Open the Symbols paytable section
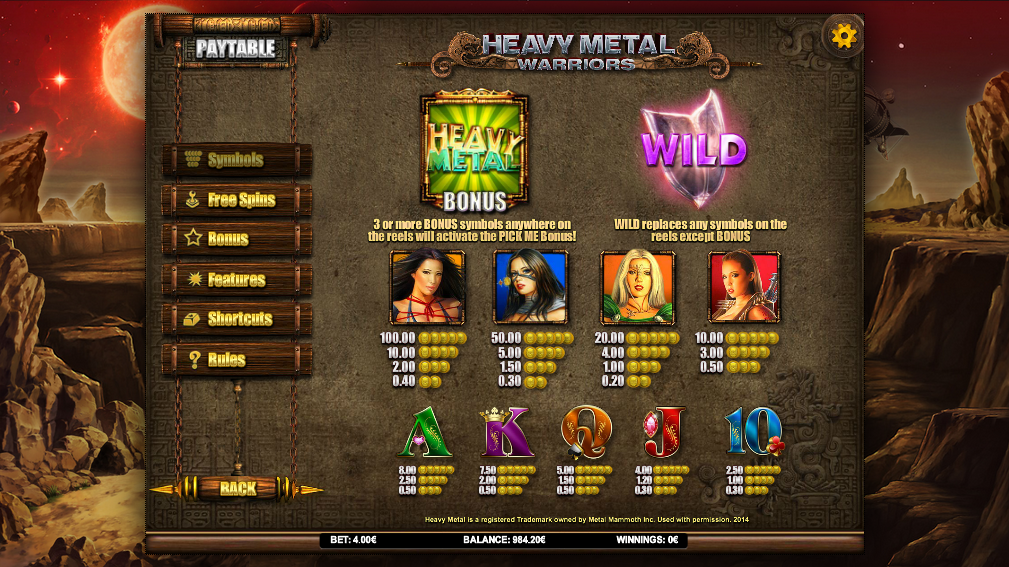The image size is (1009, 567). tap(237, 160)
